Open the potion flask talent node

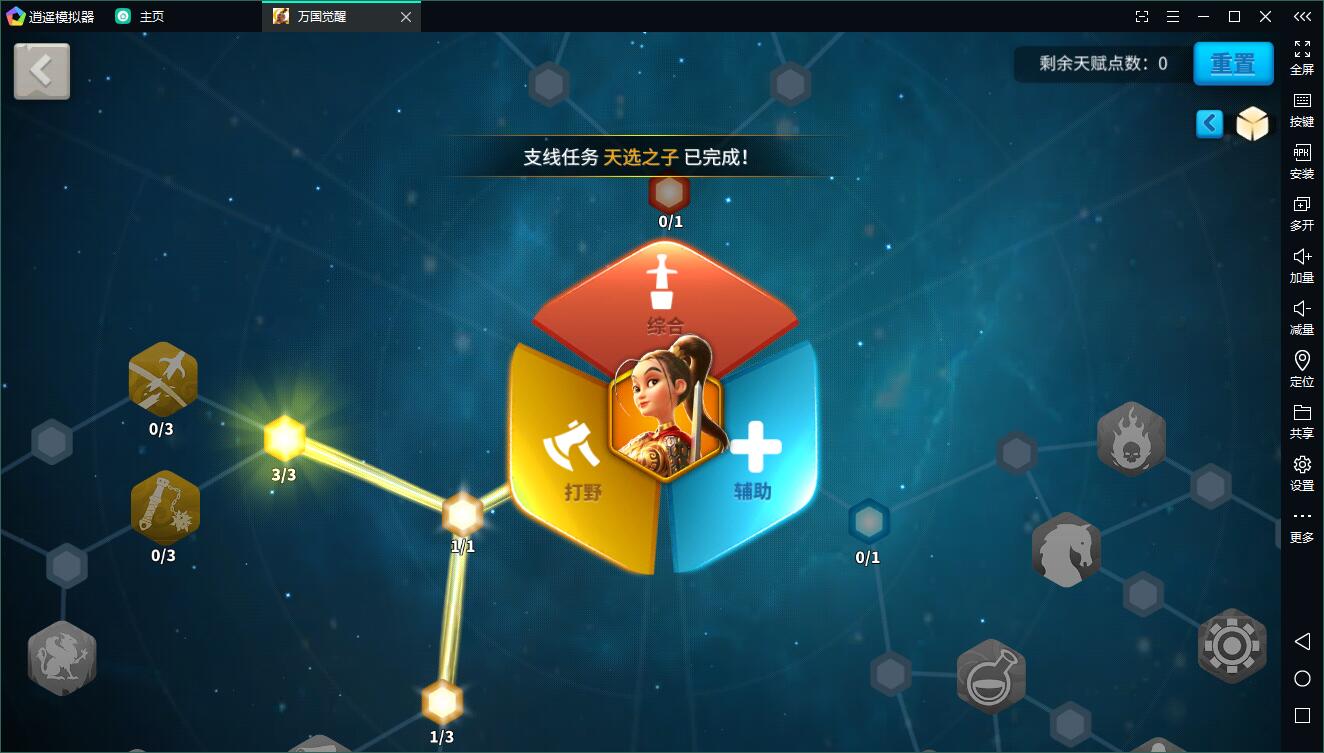tap(991, 674)
